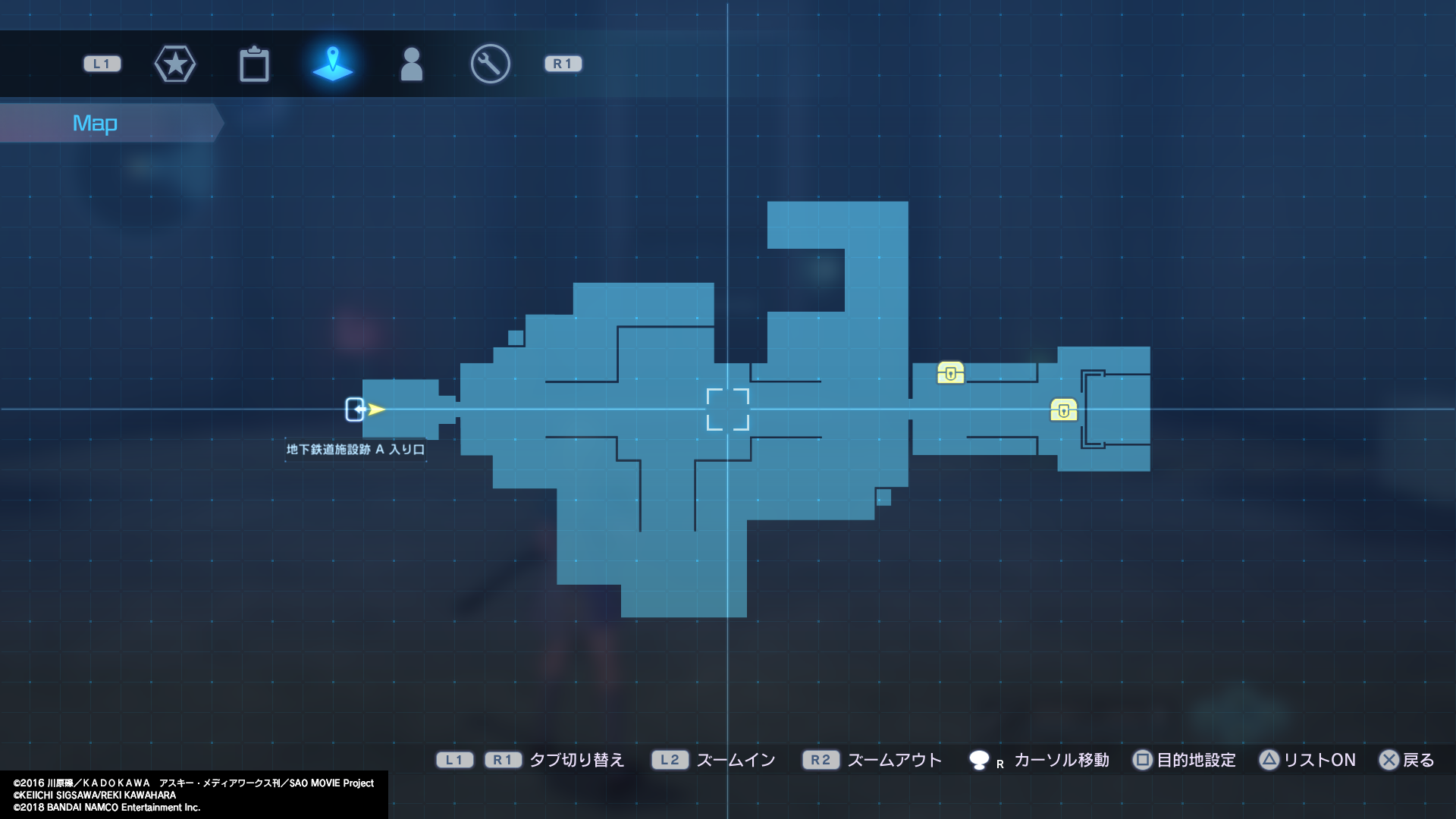
Task: Select the Map tab header
Action: click(95, 122)
